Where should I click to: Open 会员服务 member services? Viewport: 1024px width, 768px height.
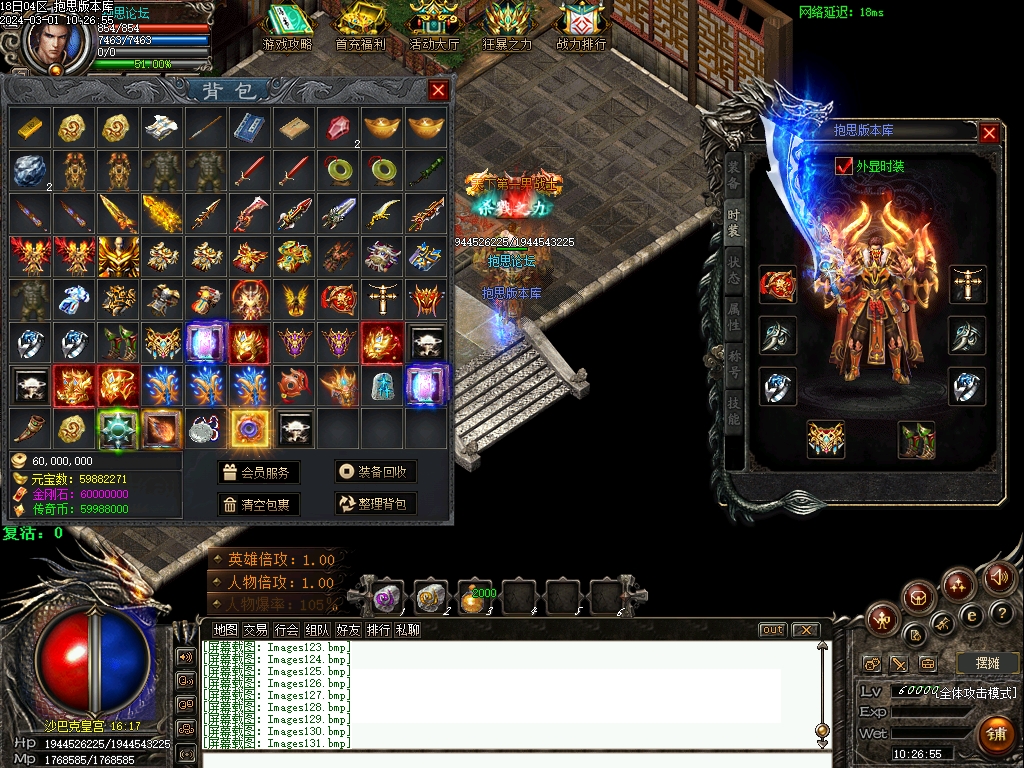259,473
